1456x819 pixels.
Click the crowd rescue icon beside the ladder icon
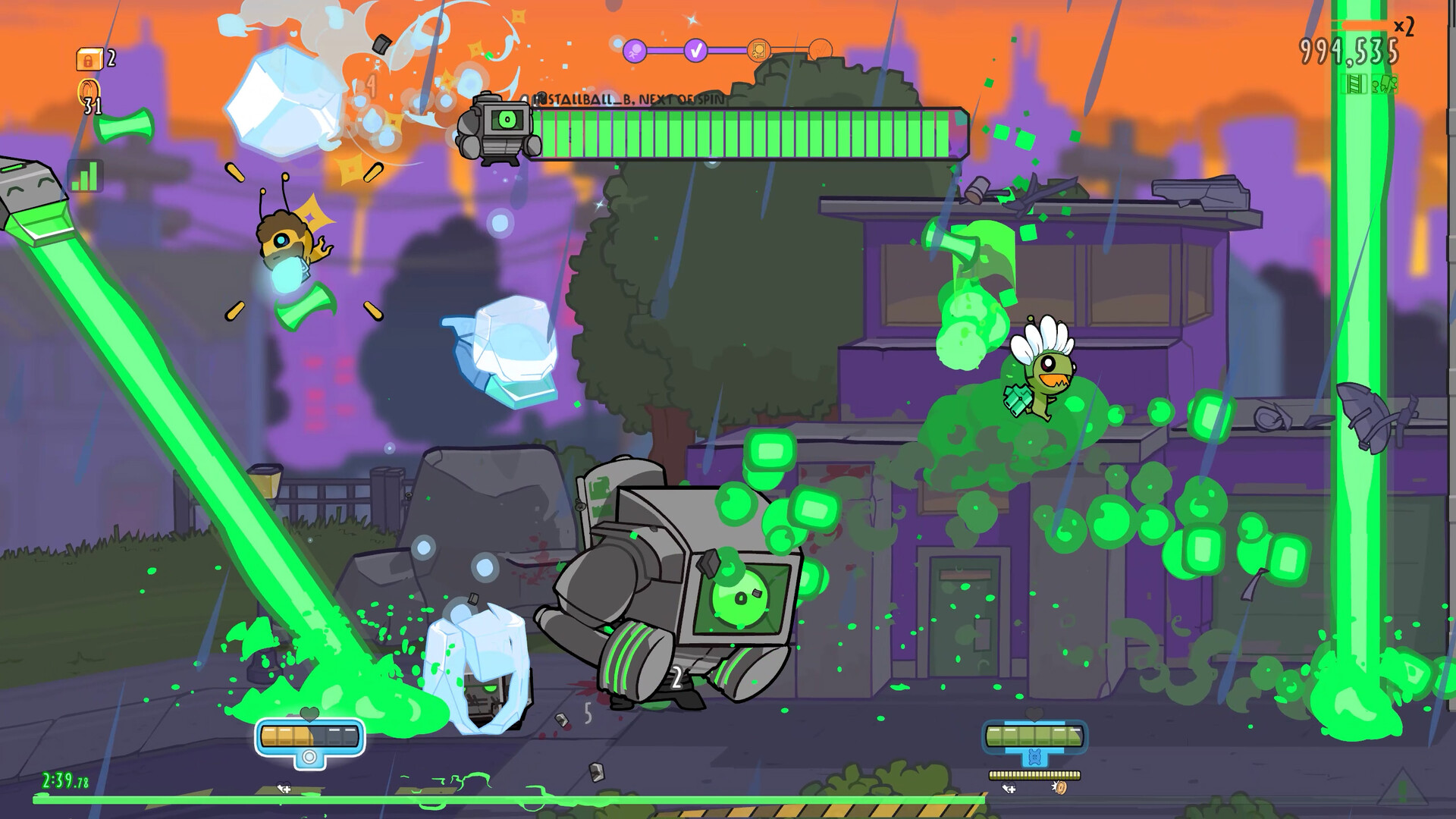tap(1385, 85)
